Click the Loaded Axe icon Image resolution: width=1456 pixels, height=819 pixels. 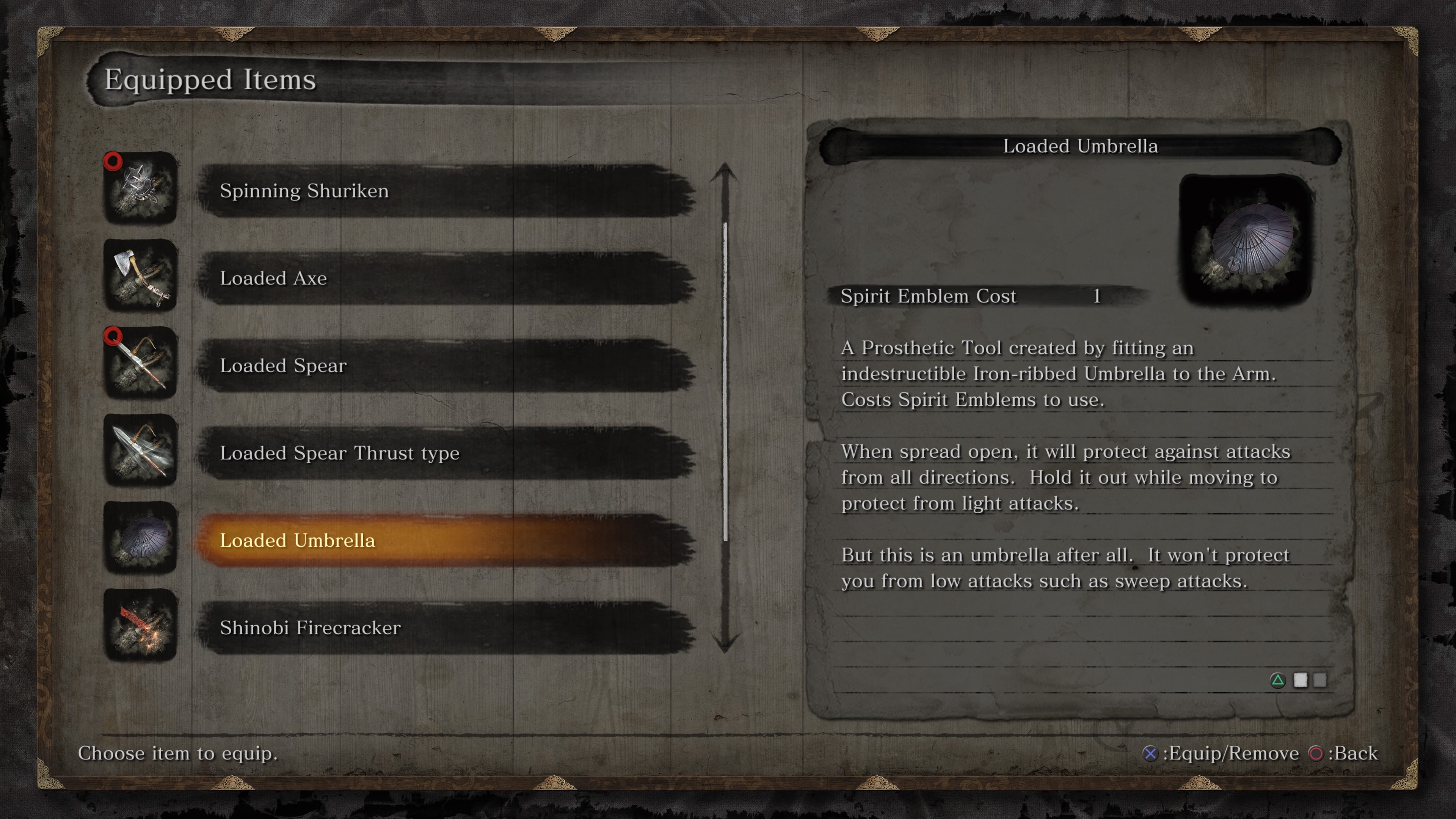point(141,275)
